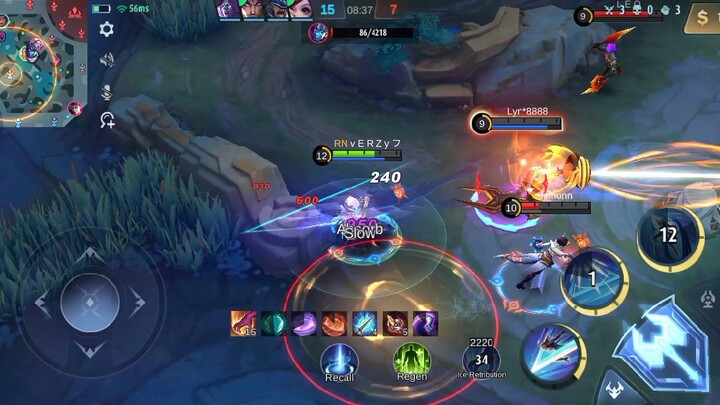Toggle the muted microphone icon

[106, 91]
